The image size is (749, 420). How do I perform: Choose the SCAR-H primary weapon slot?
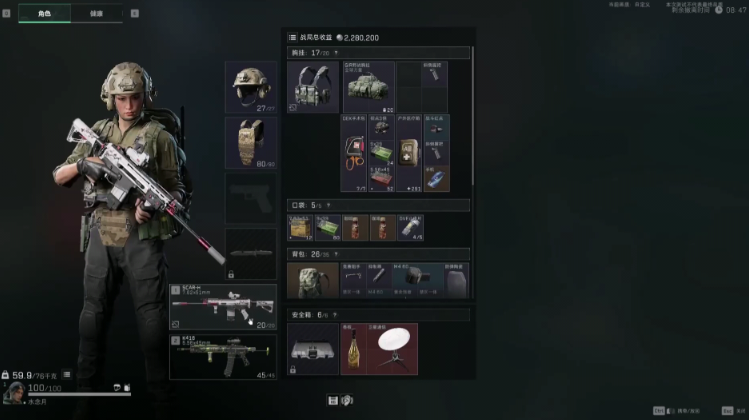click(222, 308)
